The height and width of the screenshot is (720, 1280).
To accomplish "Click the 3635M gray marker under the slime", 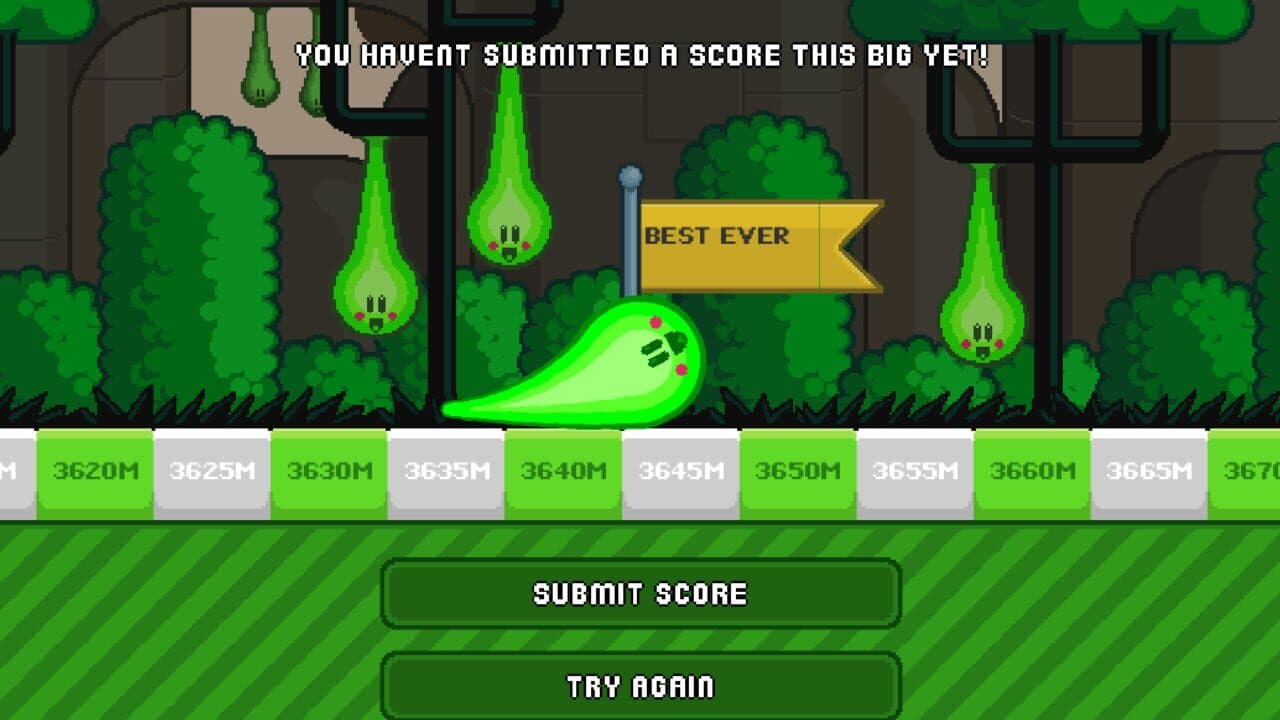I will (448, 466).
